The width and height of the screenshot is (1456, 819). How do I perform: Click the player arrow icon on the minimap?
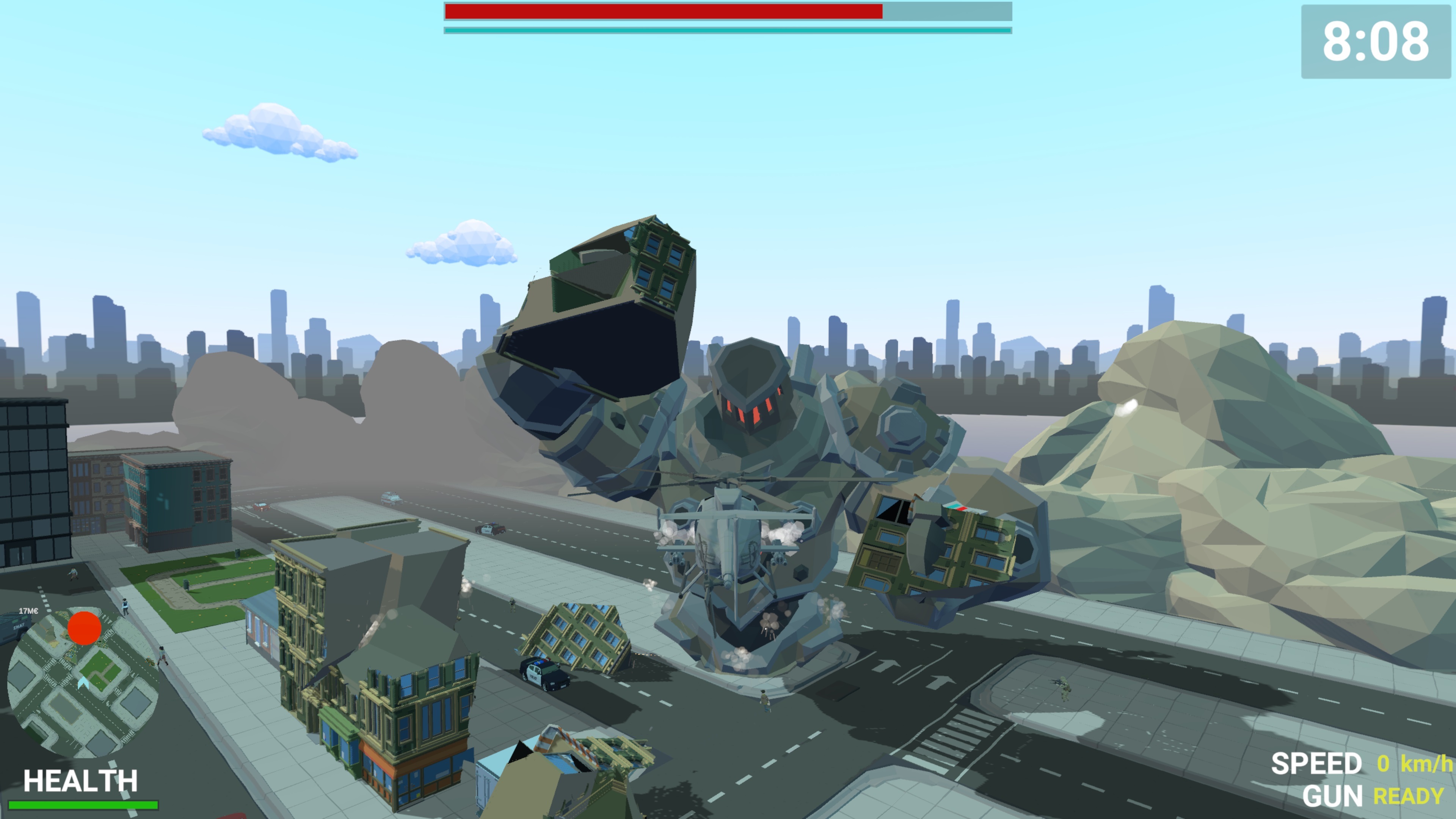coord(83,683)
